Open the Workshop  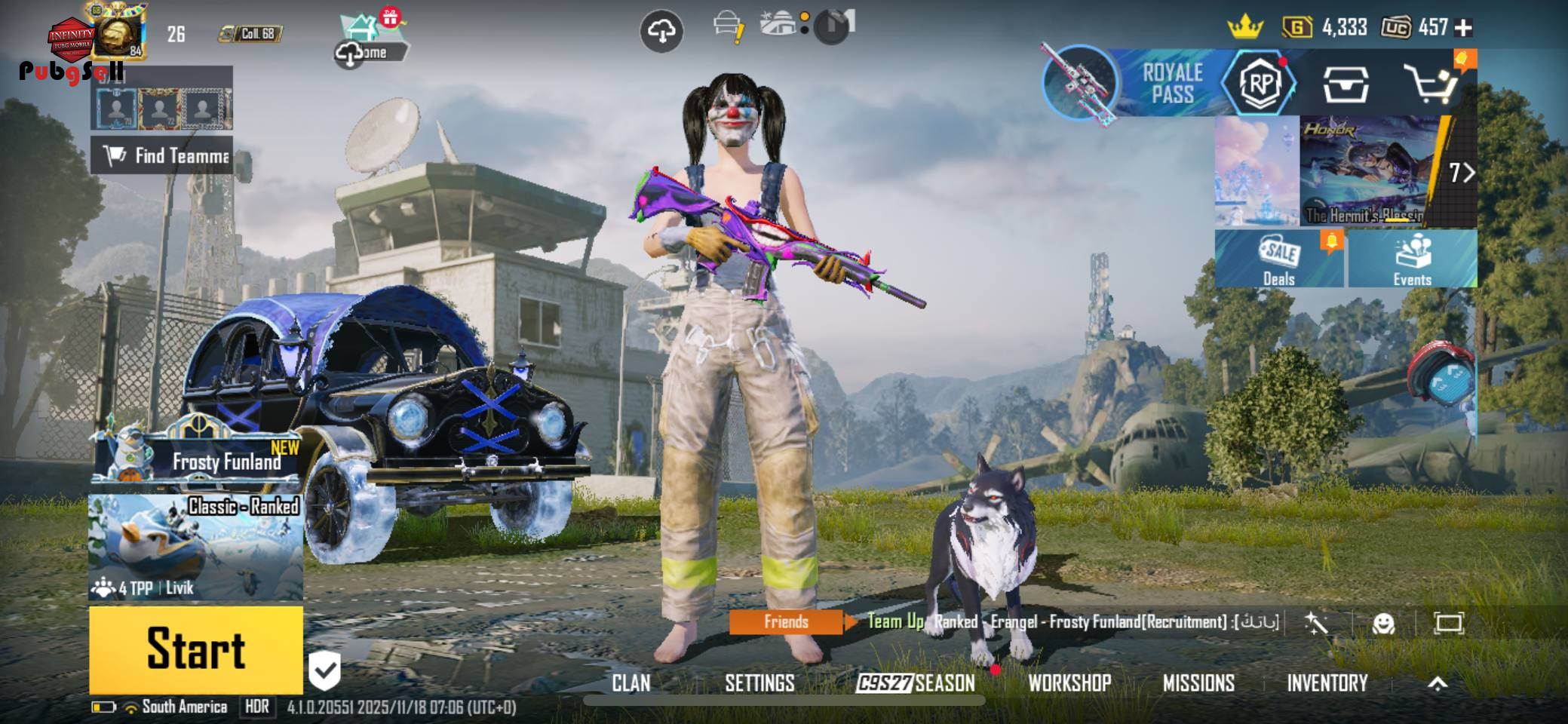pos(1069,683)
